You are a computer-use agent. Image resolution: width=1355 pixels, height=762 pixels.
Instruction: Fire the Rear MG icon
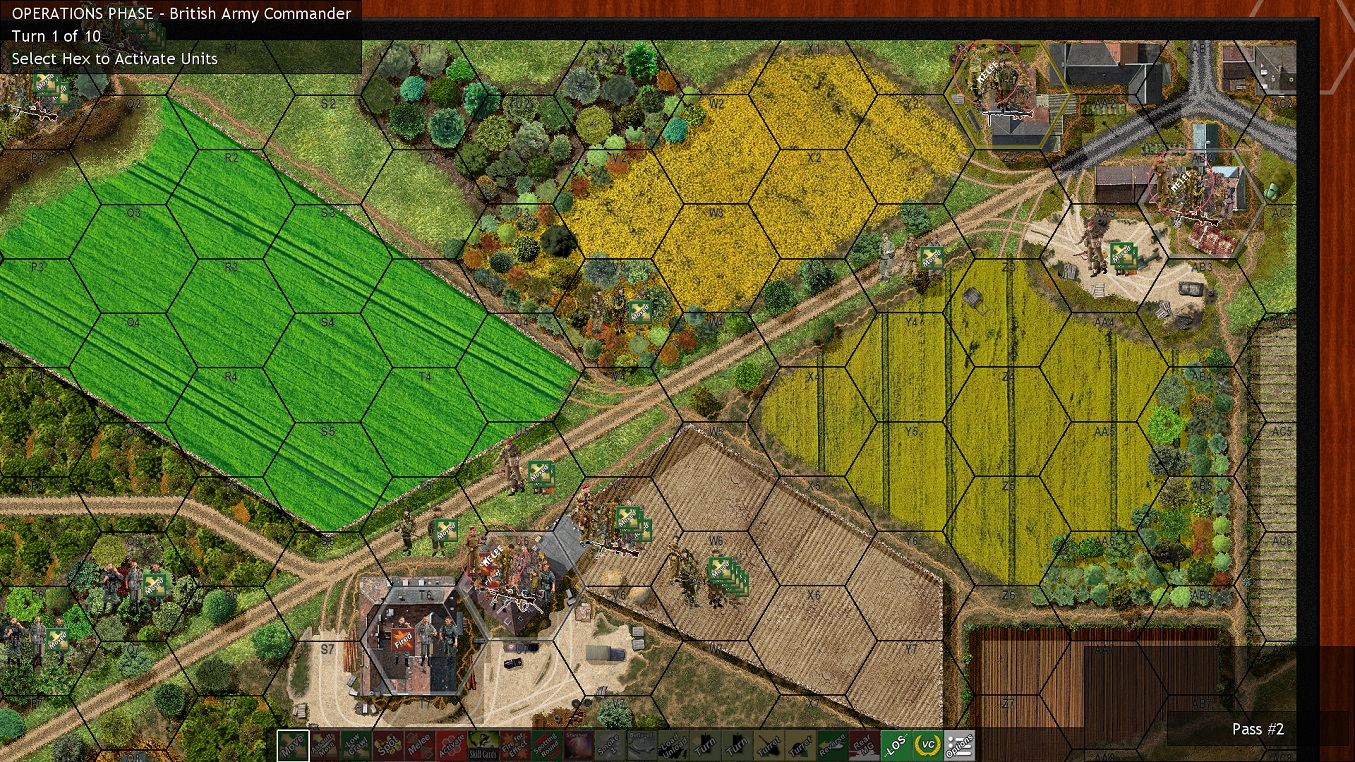tap(864, 745)
